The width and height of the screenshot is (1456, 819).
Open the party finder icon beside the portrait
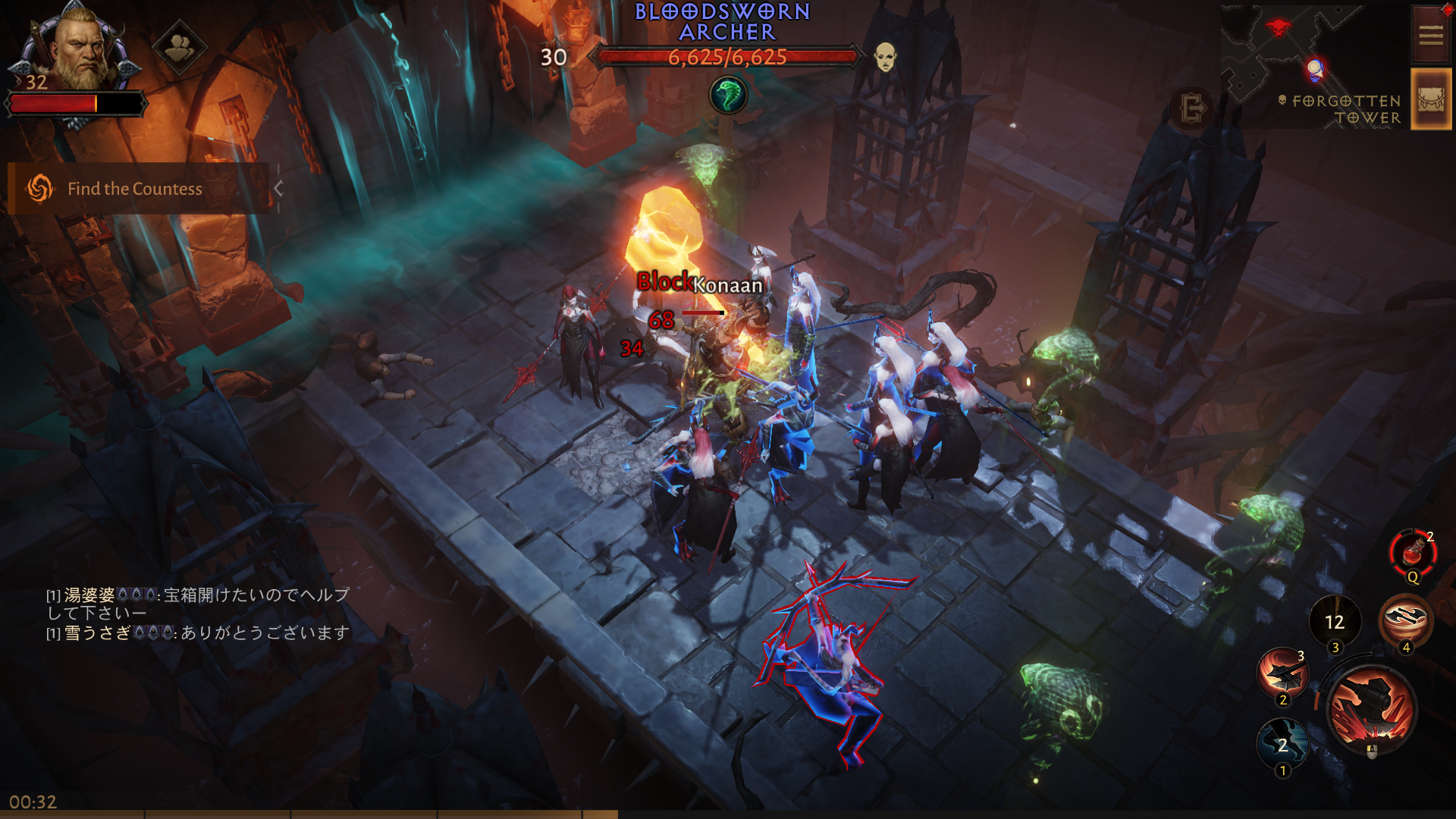click(x=180, y=48)
